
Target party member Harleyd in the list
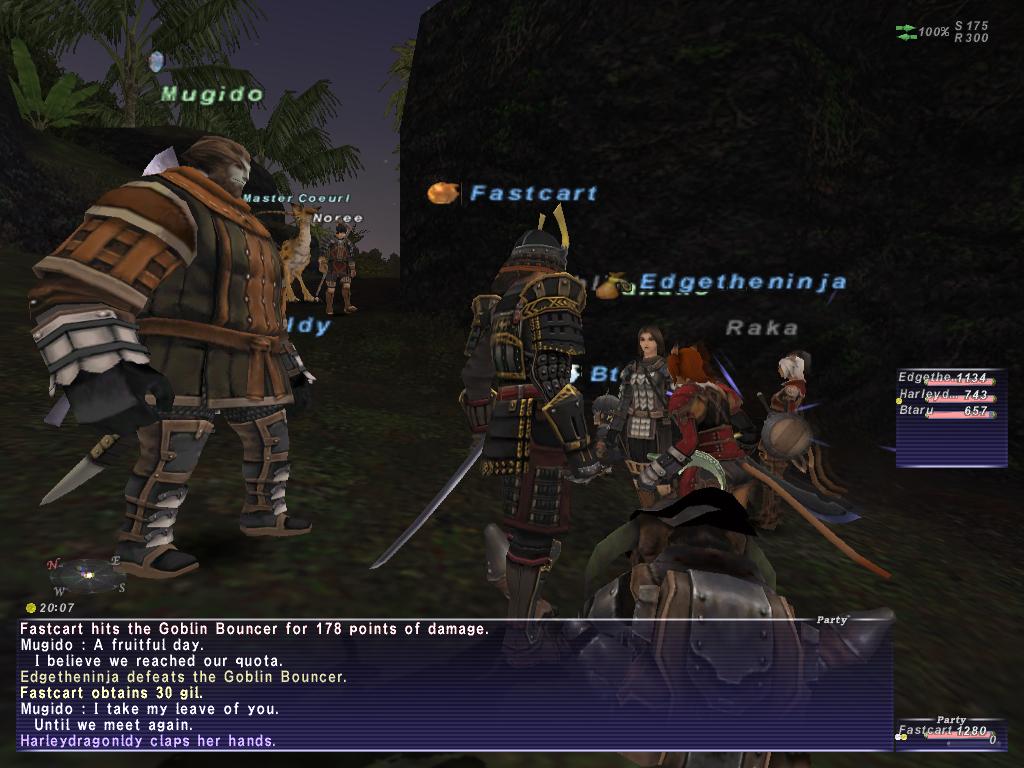(x=944, y=395)
